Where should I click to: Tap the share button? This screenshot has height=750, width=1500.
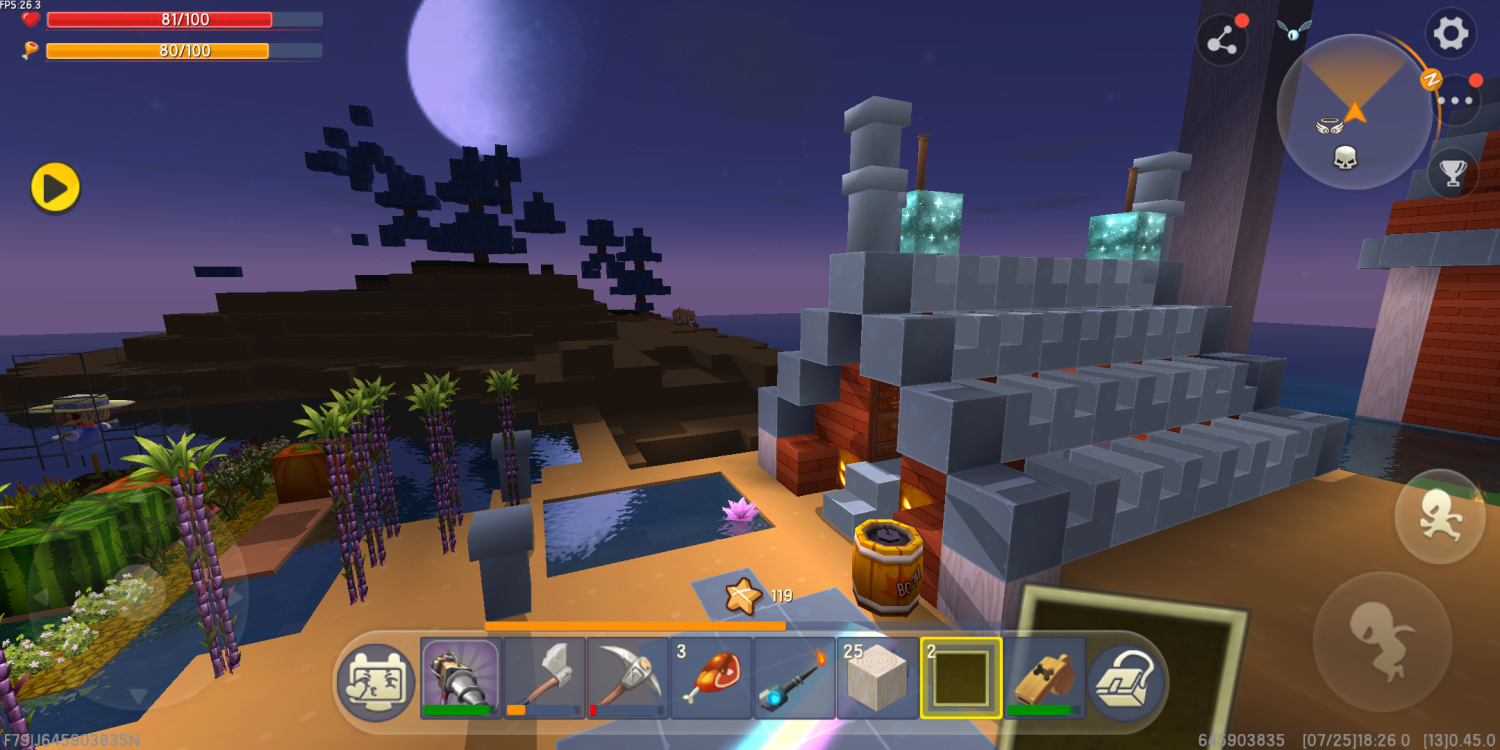click(1221, 41)
